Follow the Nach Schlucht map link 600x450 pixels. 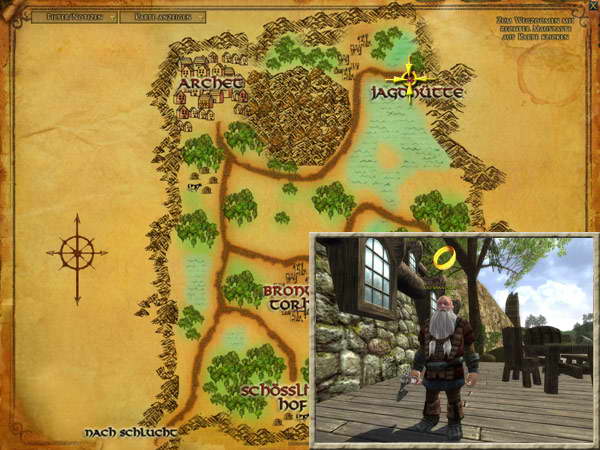point(129,432)
